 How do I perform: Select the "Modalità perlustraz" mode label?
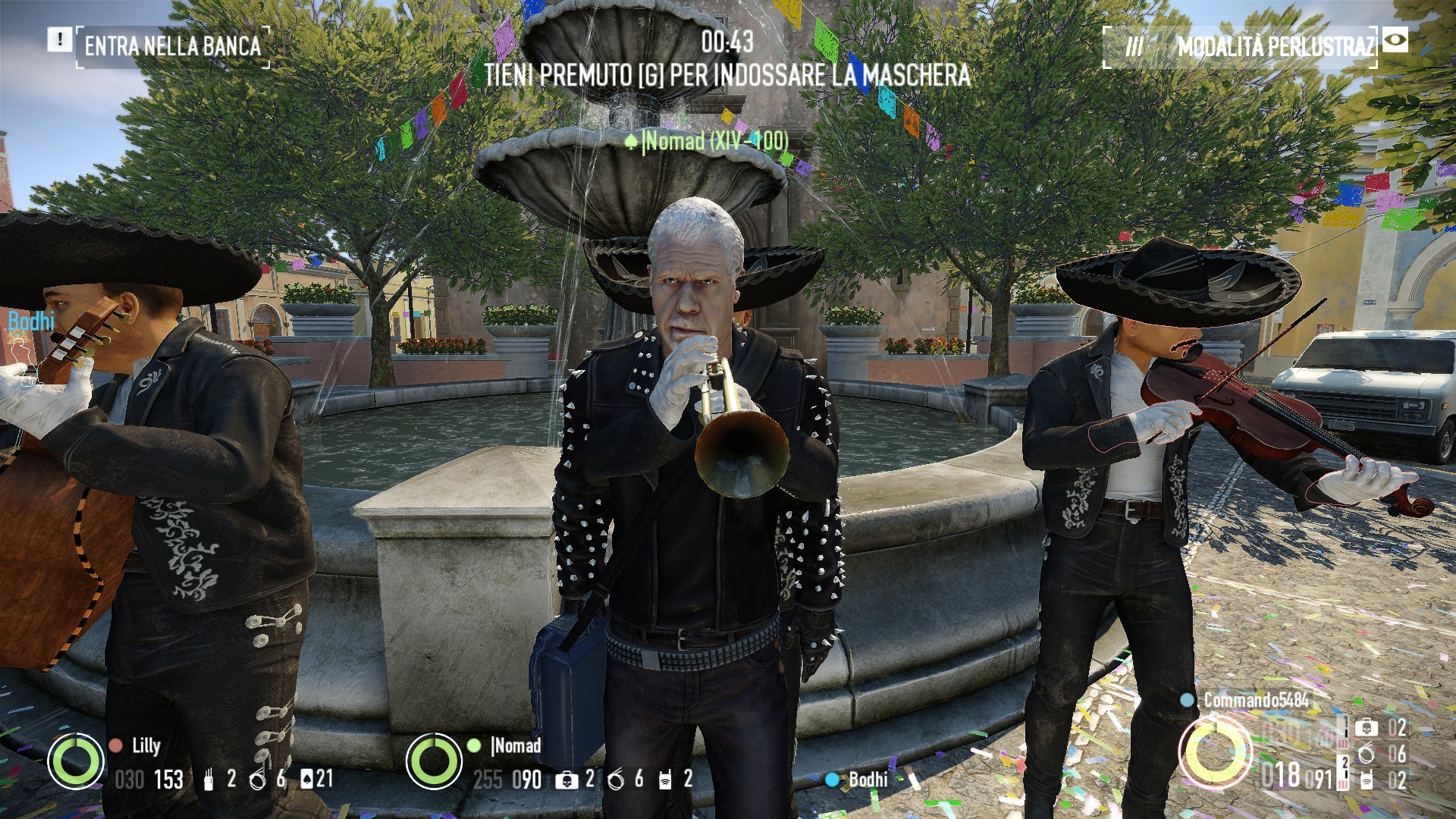pos(1275,47)
